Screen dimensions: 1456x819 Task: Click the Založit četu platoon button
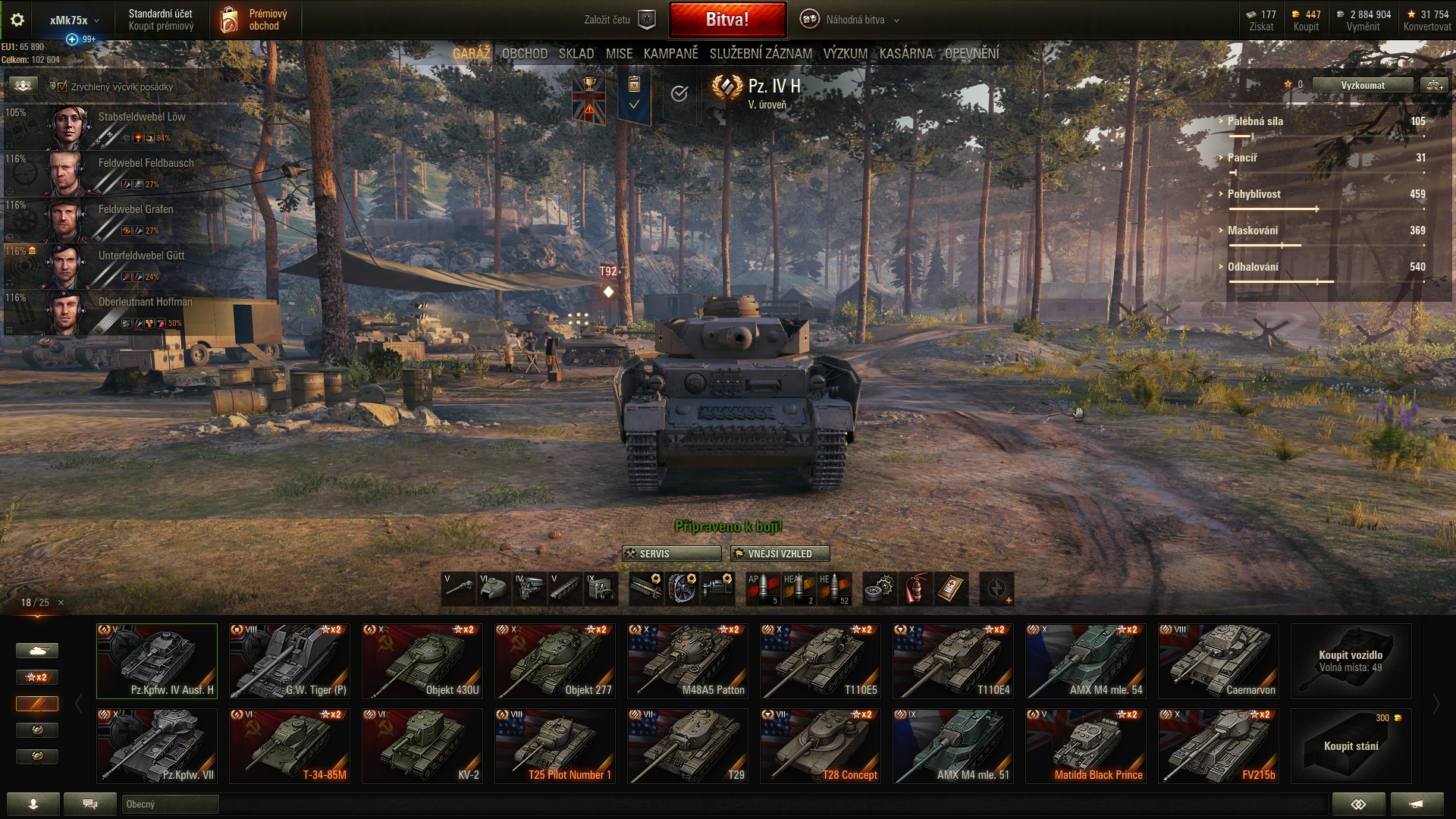pyautogui.click(x=619, y=20)
